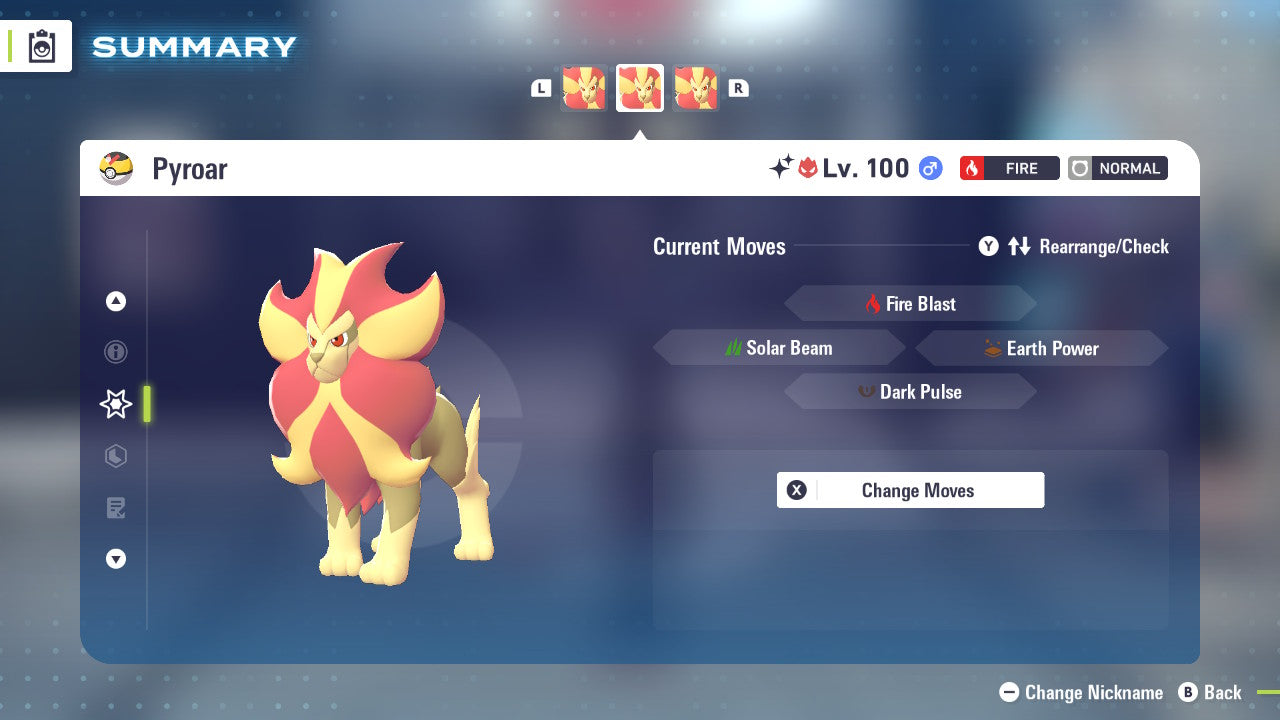Switch to the right Pyroar tab with R
The image size is (1280, 720).
click(x=738, y=88)
